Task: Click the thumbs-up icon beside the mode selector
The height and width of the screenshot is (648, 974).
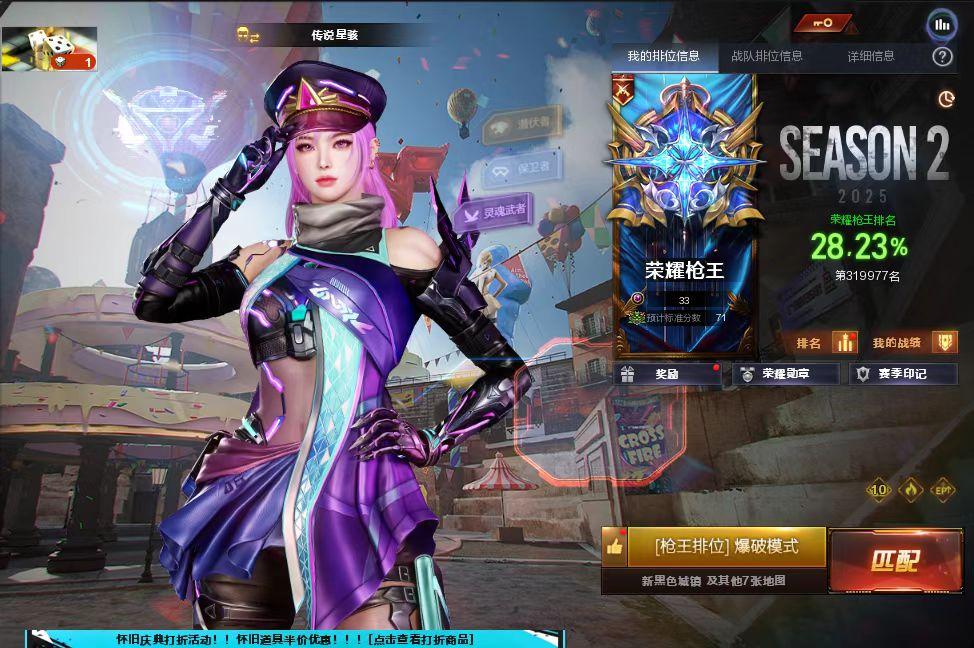Action: point(614,547)
